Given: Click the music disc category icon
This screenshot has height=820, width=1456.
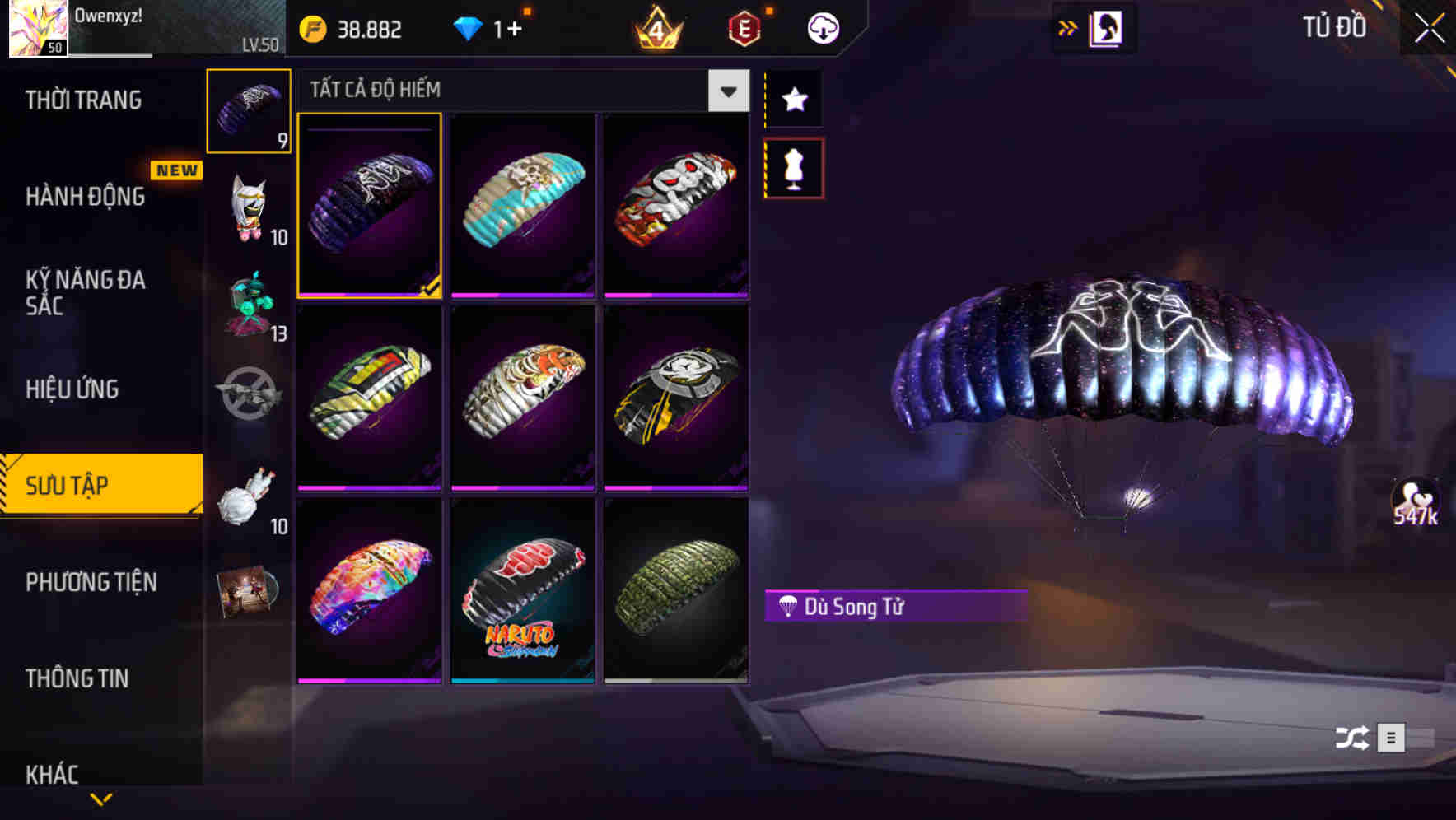Looking at the screenshot, I should tap(248, 589).
